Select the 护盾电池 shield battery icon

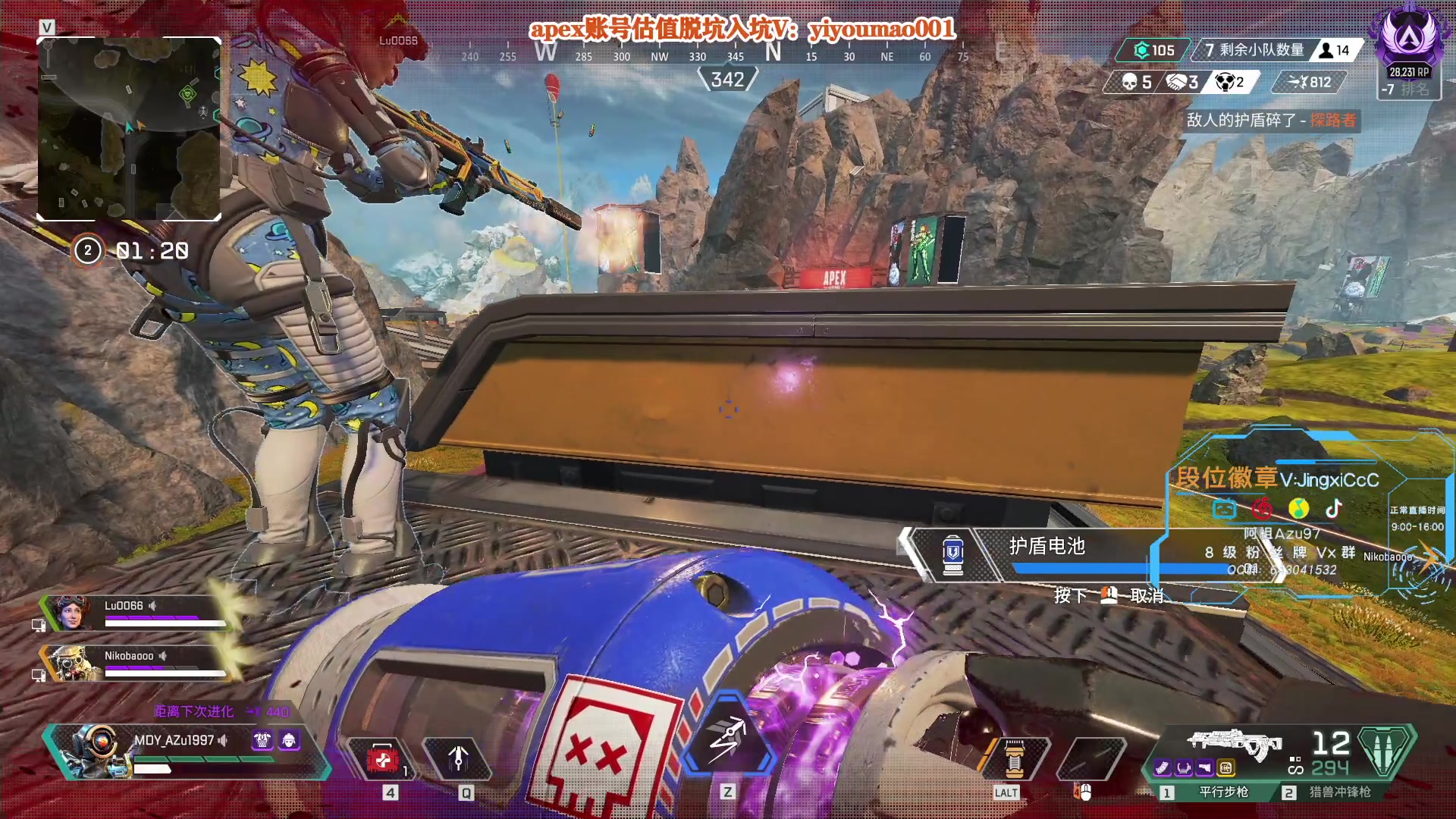point(953,554)
